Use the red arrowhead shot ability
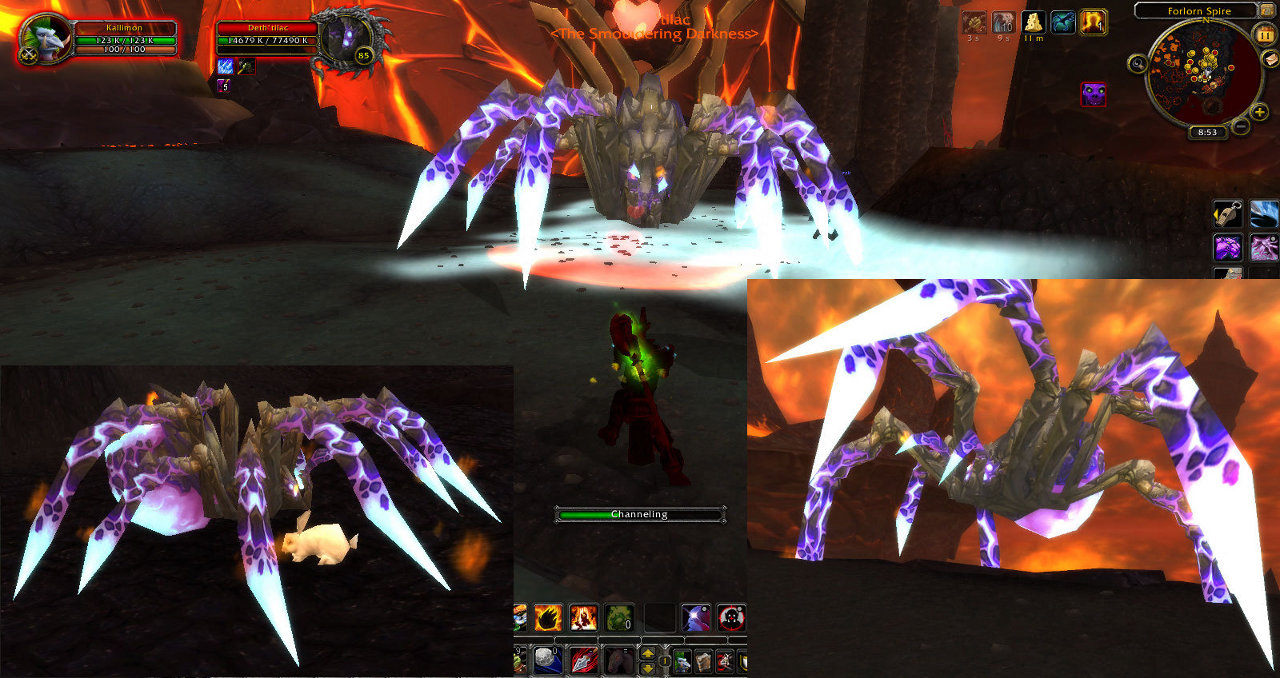 click(x=582, y=661)
